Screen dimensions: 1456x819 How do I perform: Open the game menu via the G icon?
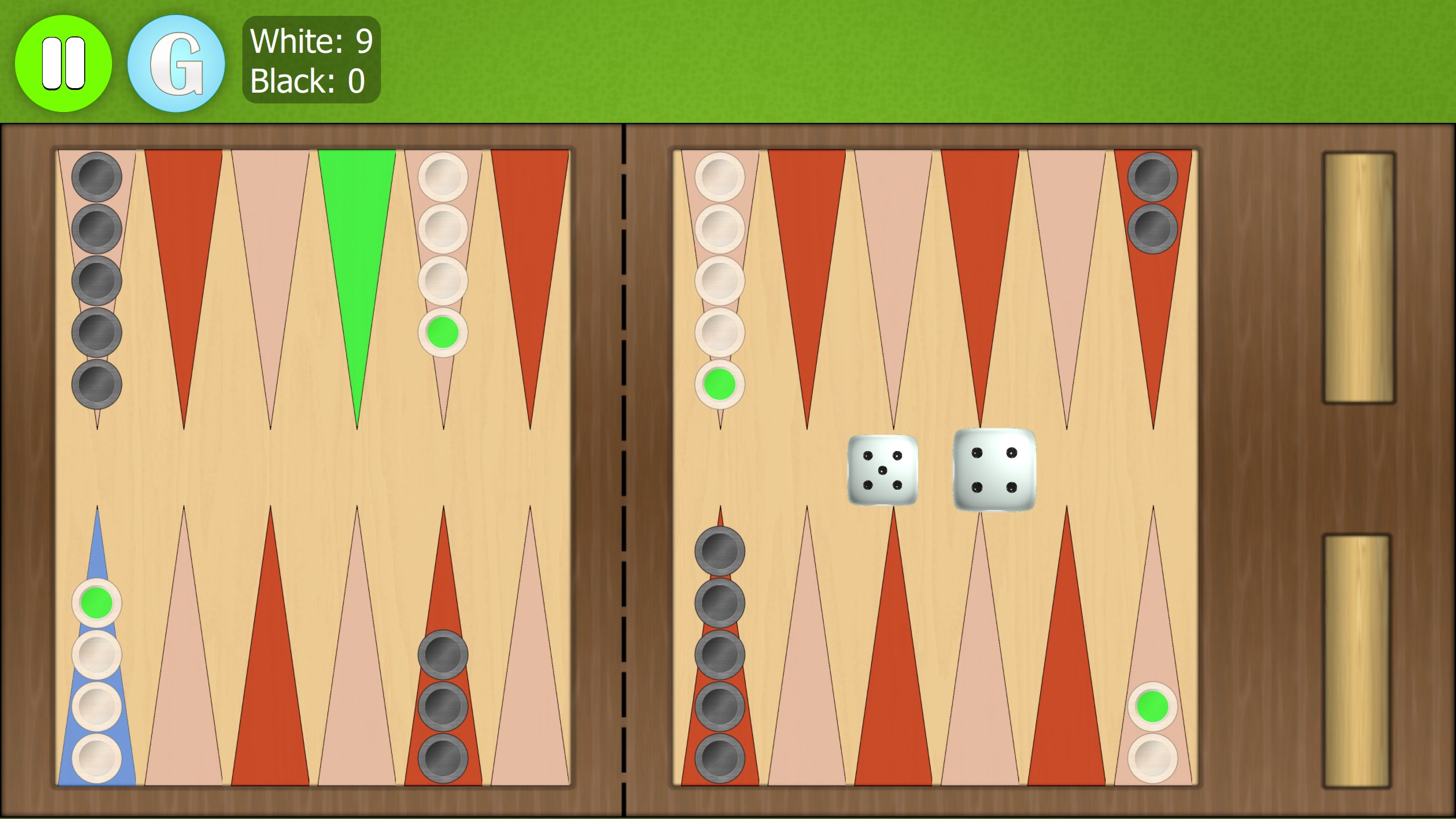[x=176, y=63]
